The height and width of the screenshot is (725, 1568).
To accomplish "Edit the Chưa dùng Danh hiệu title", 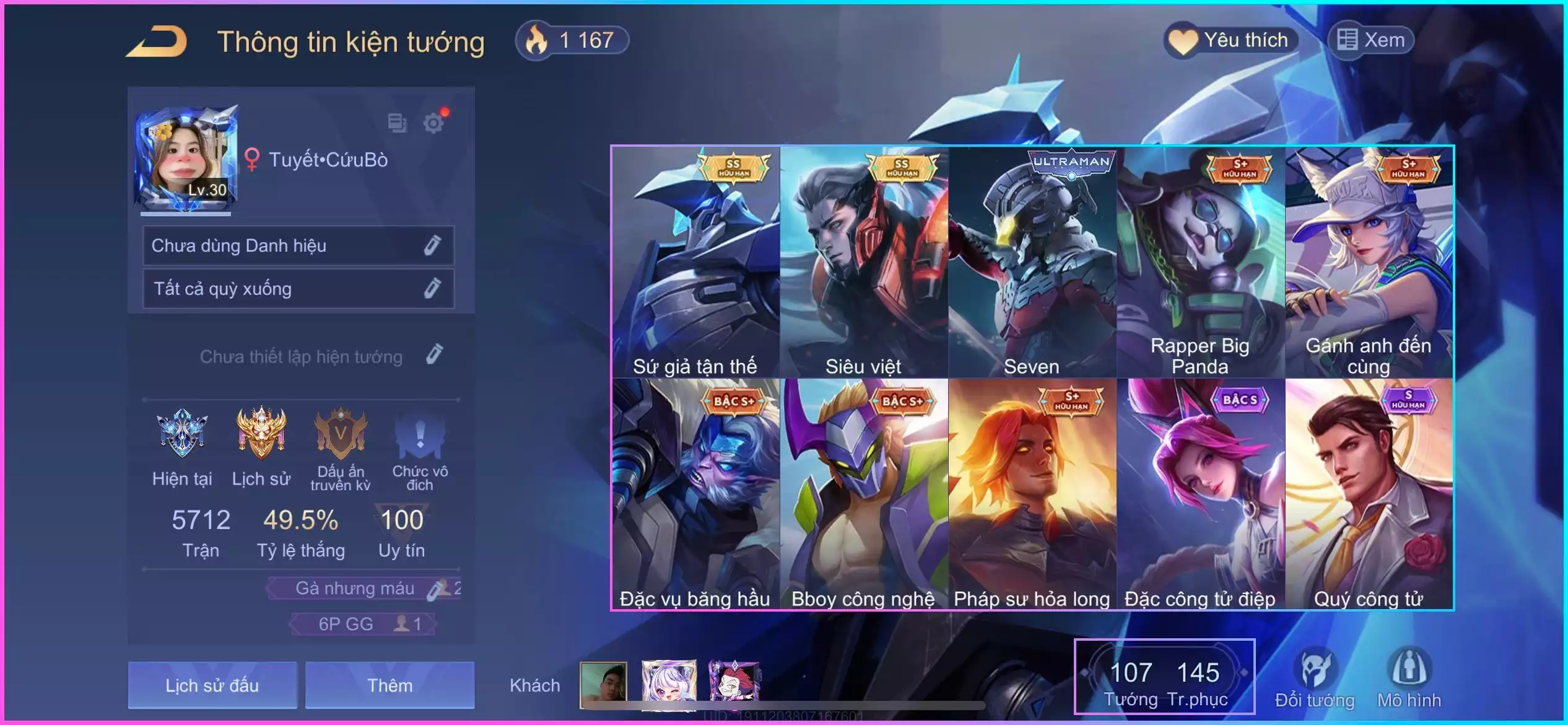I will click(432, 245).
